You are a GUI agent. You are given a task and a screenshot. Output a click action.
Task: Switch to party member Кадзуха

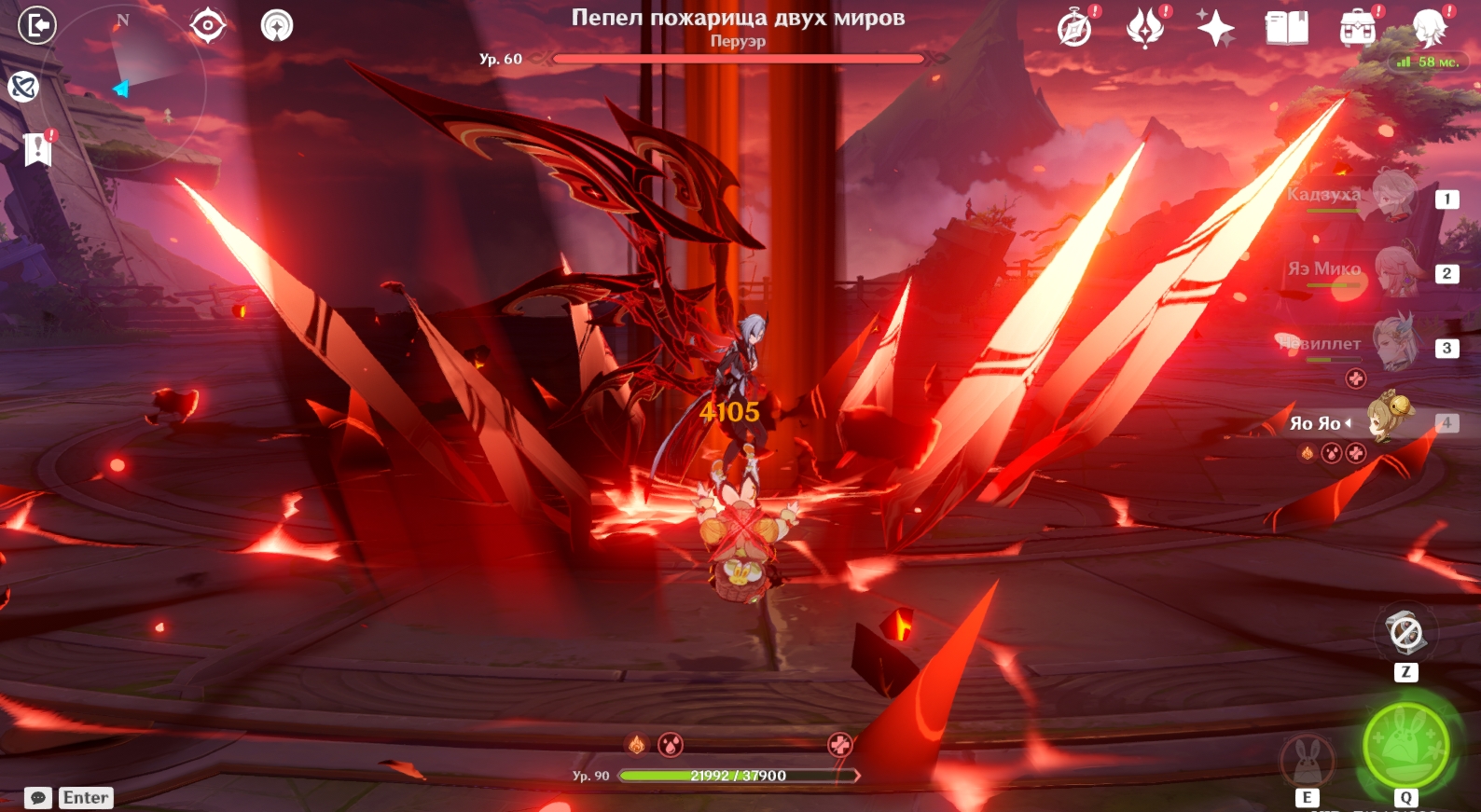click(x=1391, y=196)
